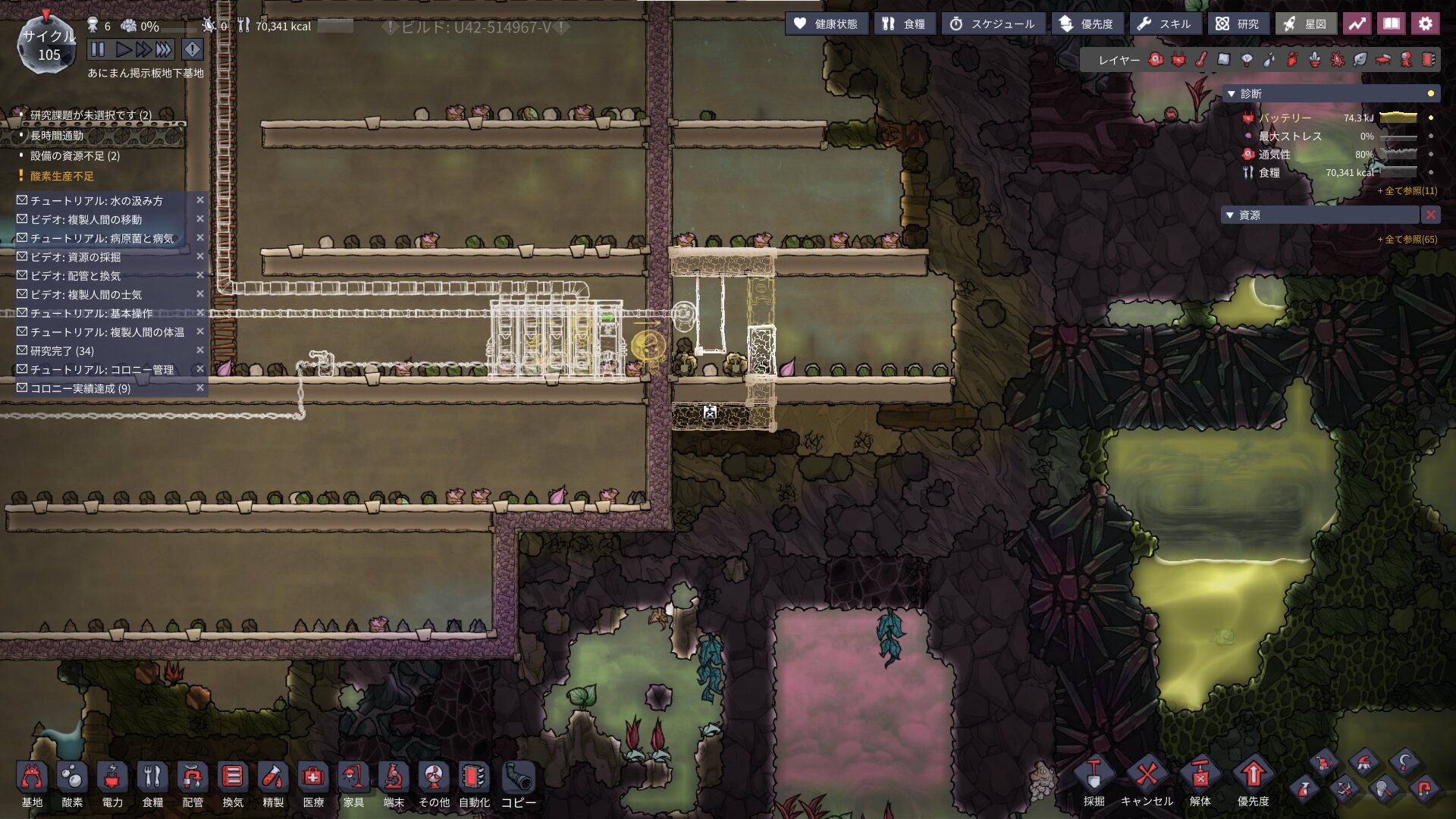Open the 星図 starmap
The image size is (1456, 819).
[1305, 24]
